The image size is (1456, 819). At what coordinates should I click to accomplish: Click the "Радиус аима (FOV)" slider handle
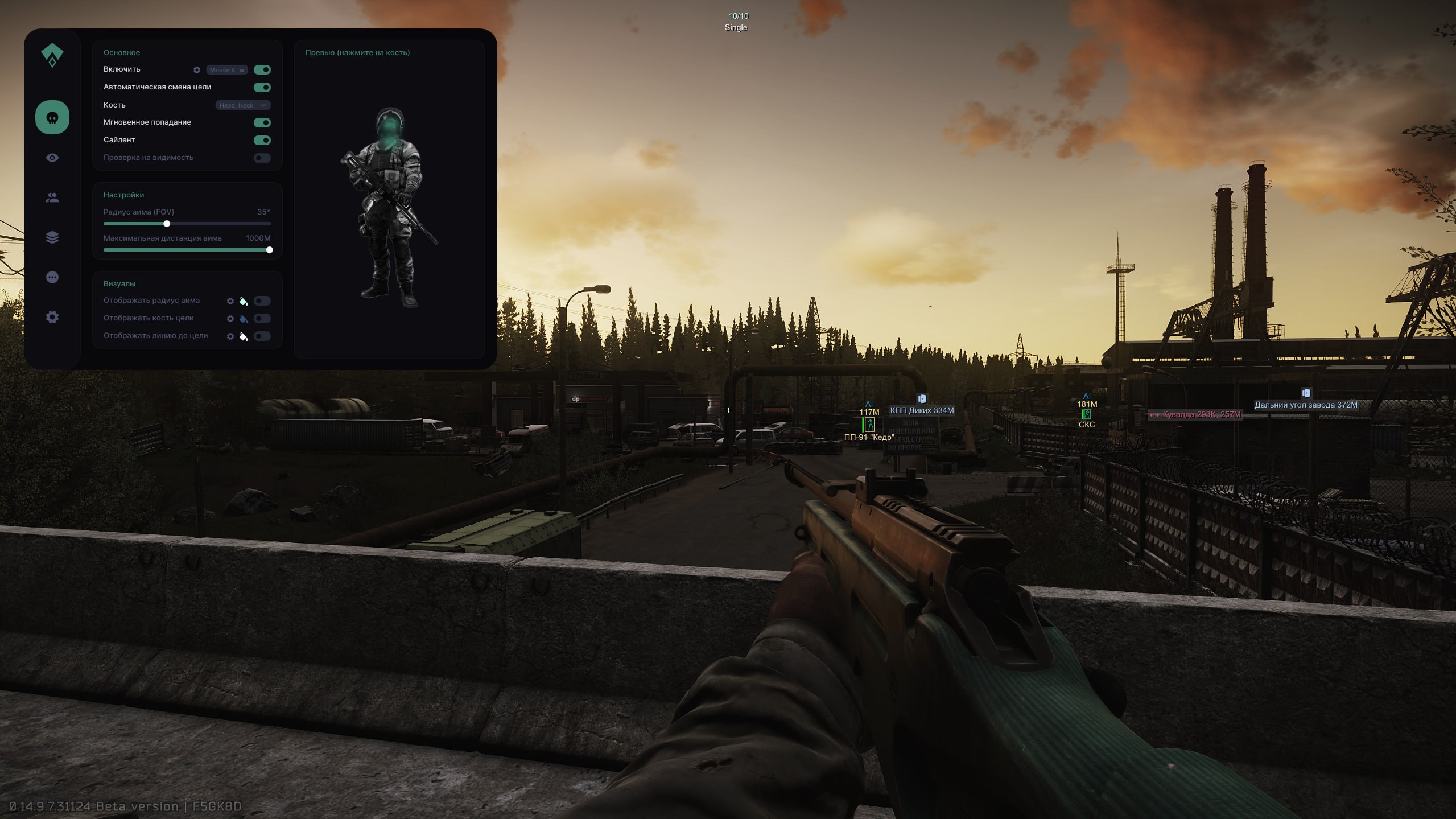click(167, 224)
